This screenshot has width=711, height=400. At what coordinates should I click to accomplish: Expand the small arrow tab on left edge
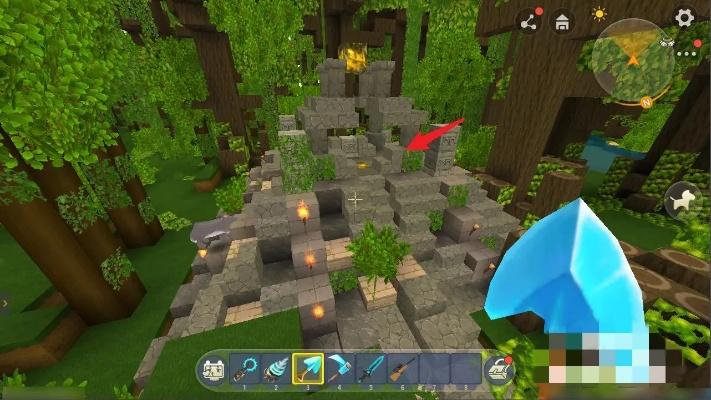coord(5,301)
